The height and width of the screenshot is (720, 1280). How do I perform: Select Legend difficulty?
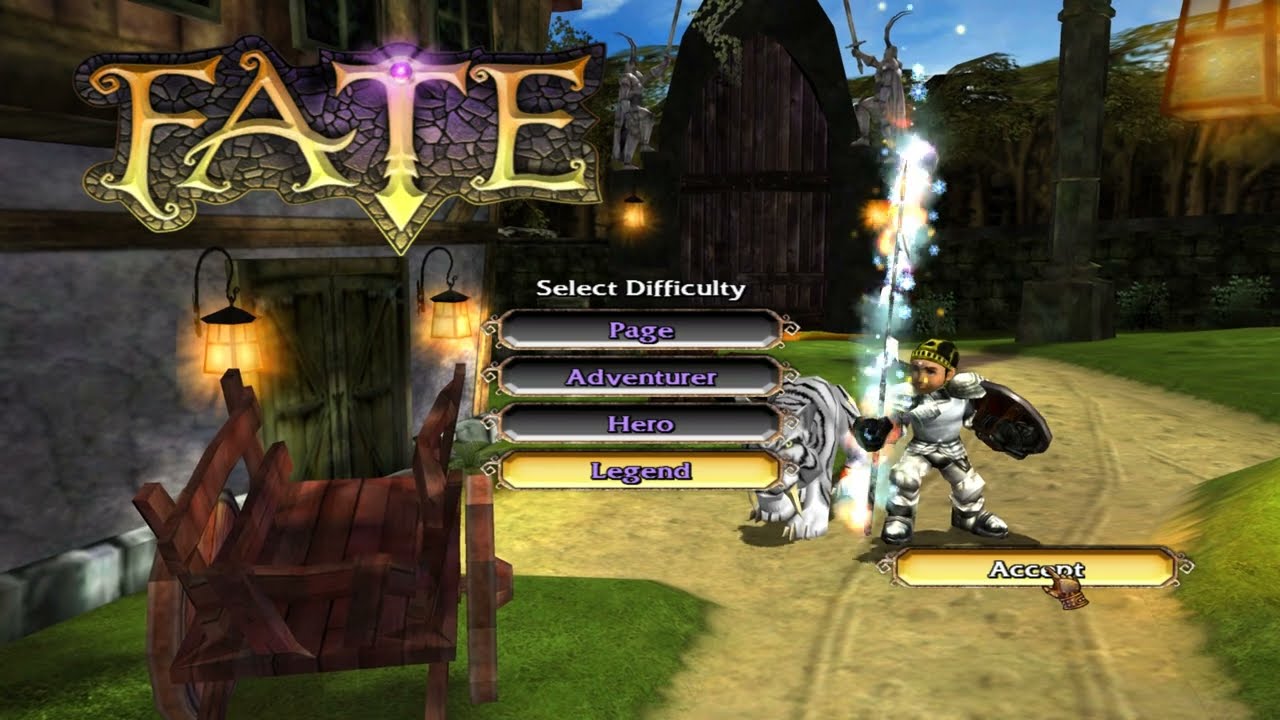click(x=640, y=471)
